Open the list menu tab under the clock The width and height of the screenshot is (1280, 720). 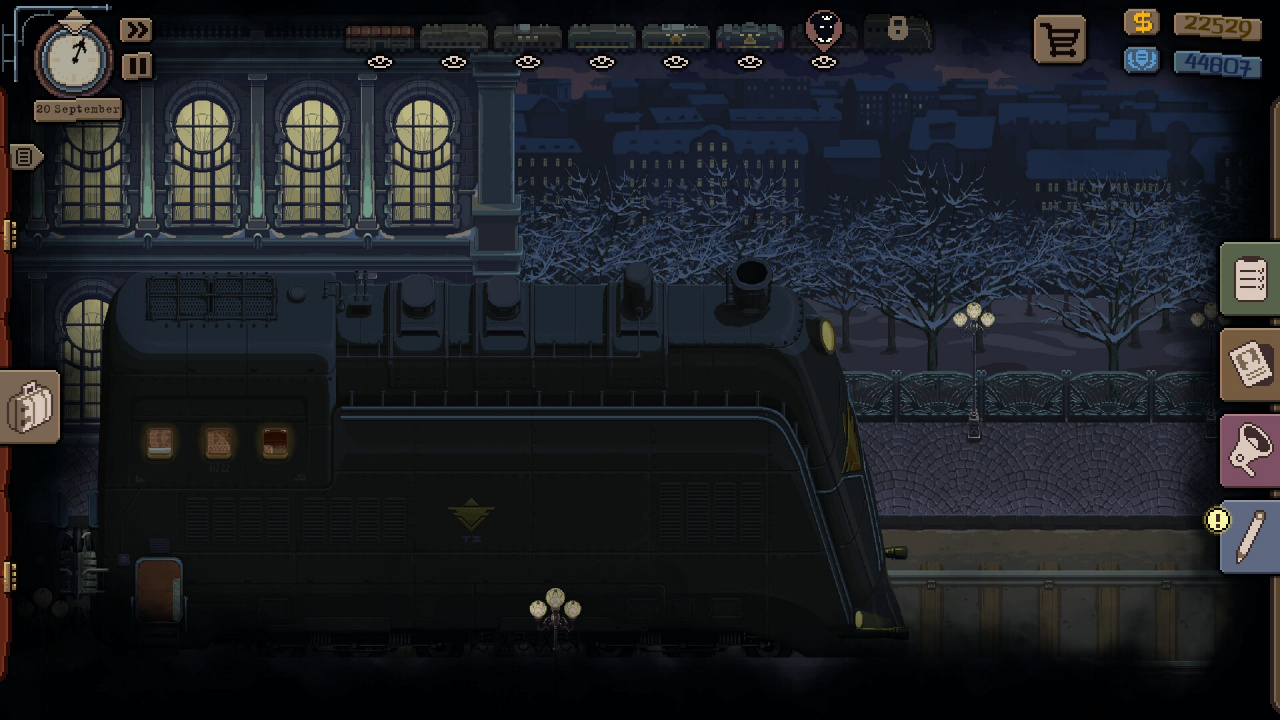coord(26,157)
